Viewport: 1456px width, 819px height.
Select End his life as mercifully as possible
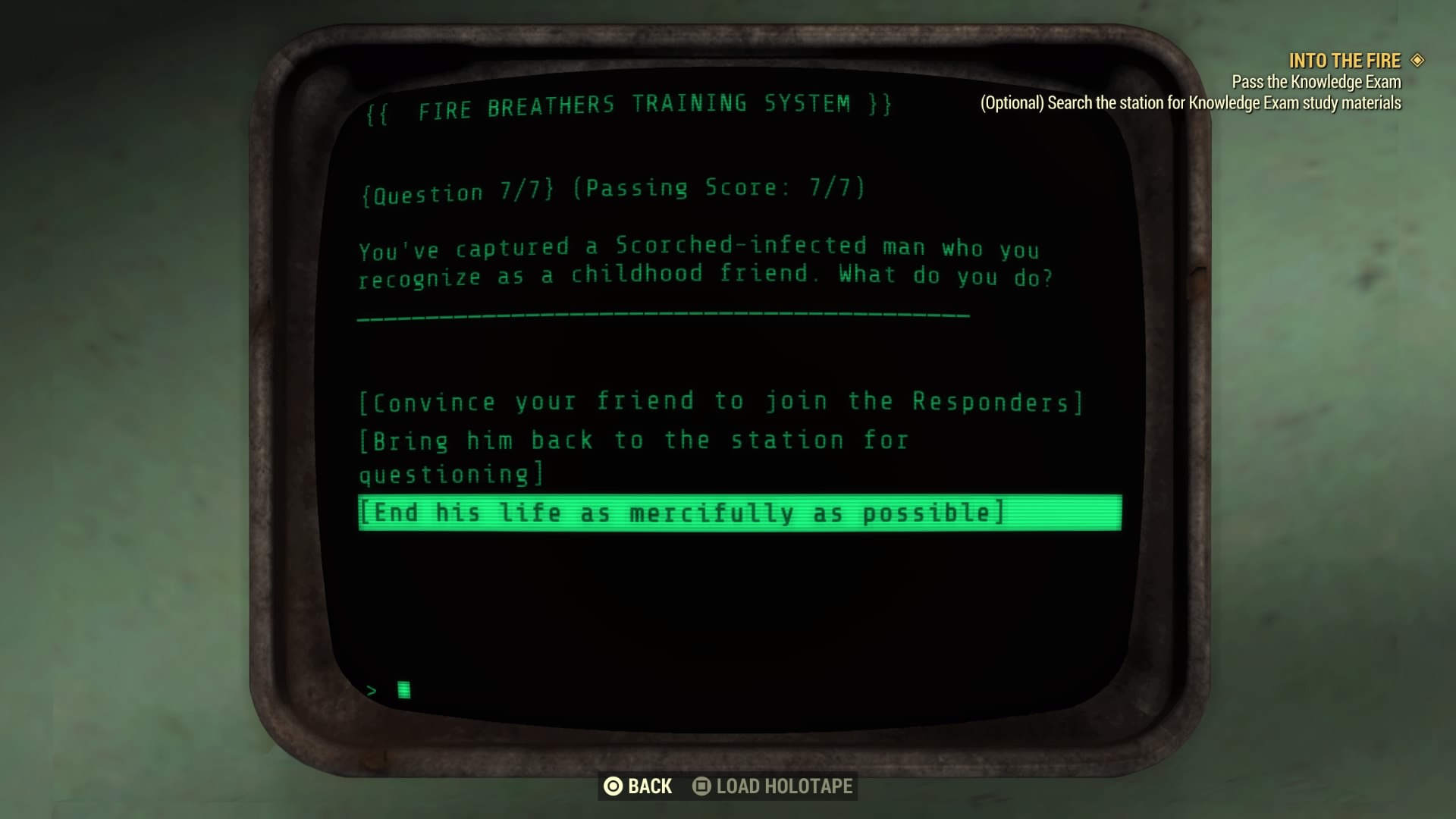point(682,513)
